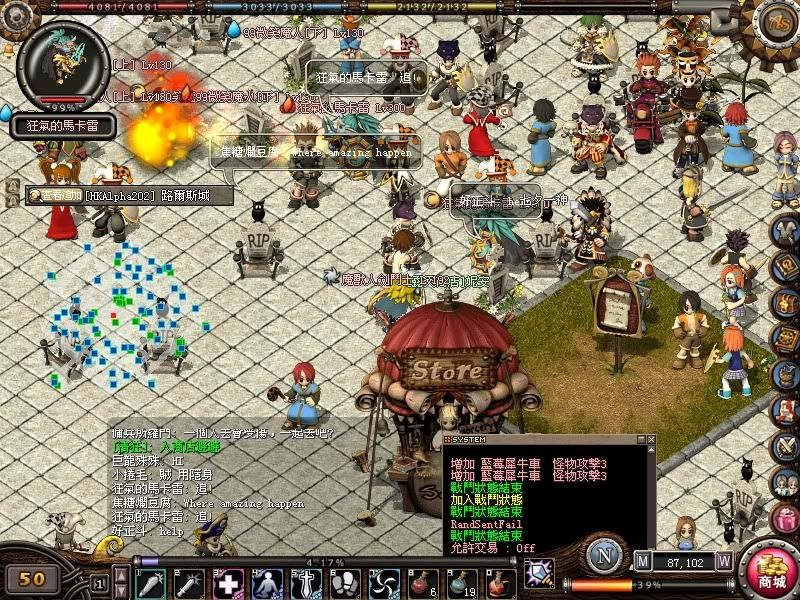800x600 pixels.
Task: Open the 商城 cash shop
Action: click(x=771, y=571)
